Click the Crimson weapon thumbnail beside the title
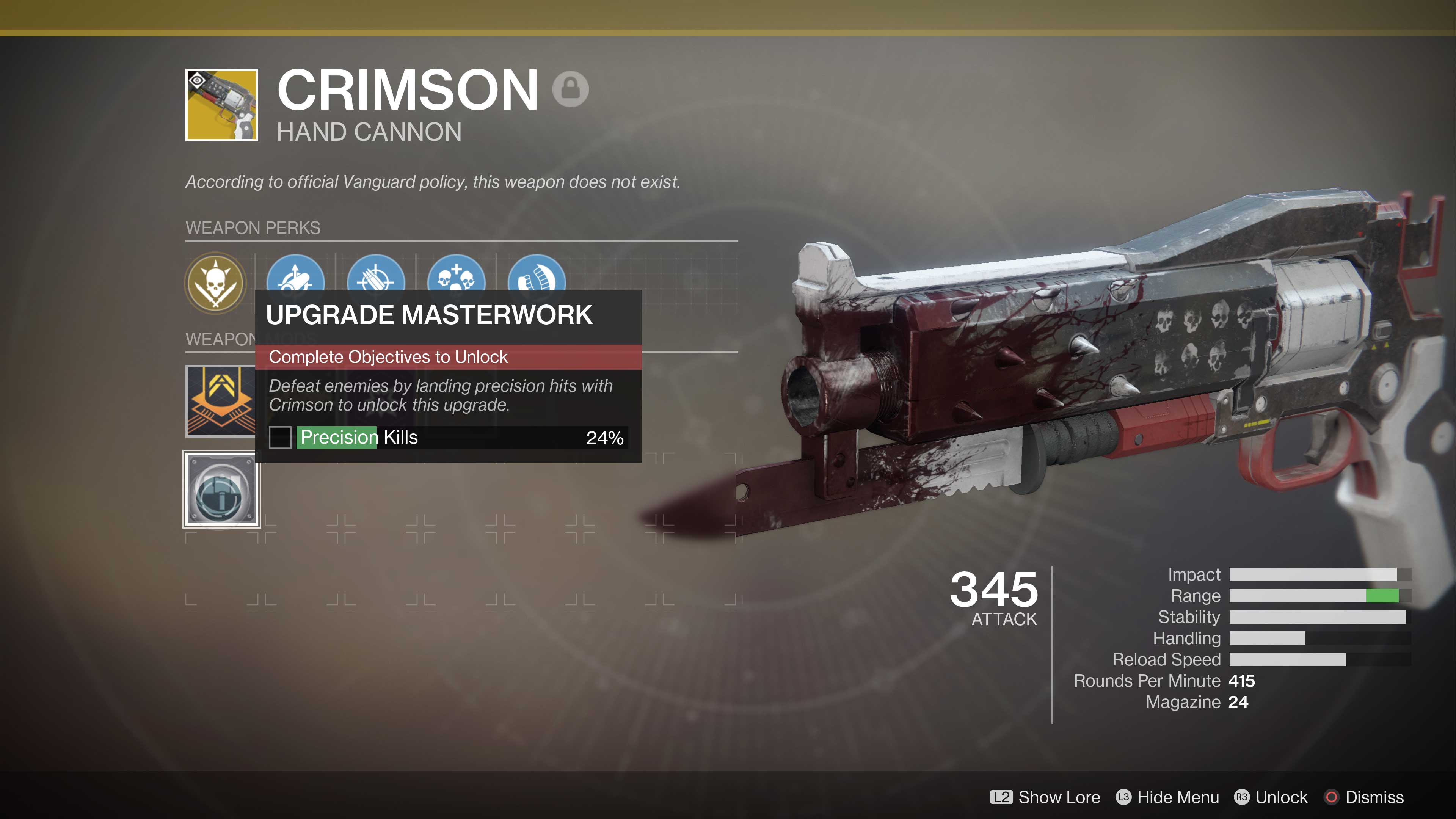The height and width of the screenshot is (819, 1456). pos(221,106)
